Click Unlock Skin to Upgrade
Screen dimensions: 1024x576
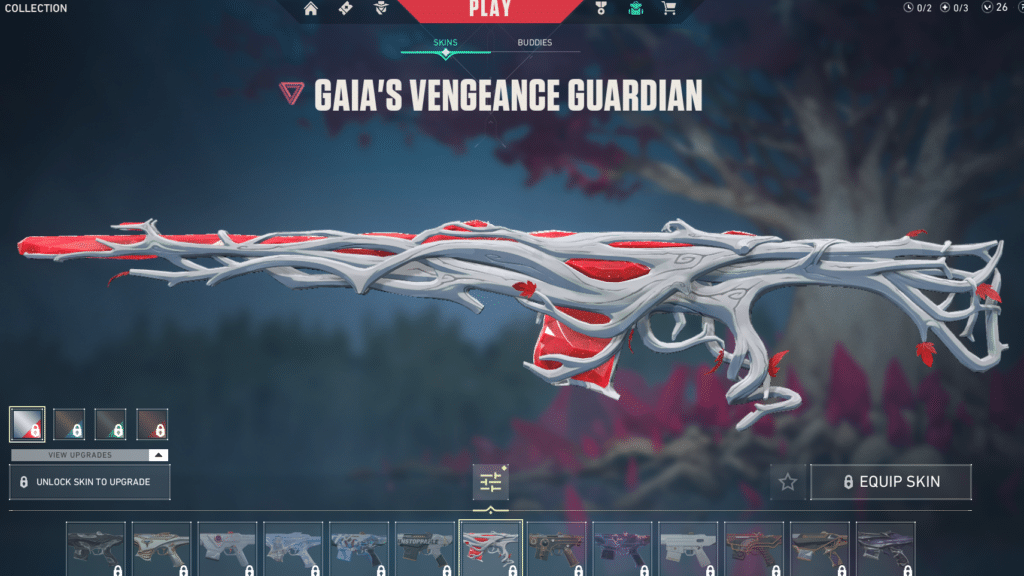pos(90,482)
